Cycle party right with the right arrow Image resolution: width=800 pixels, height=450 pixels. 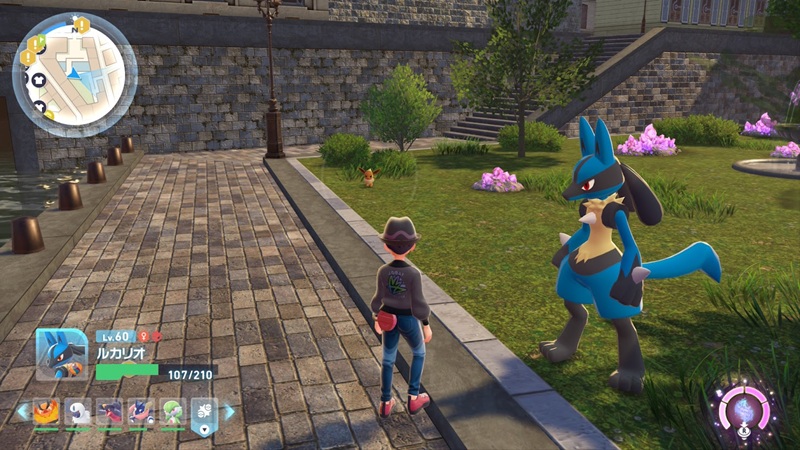point(229,411)
